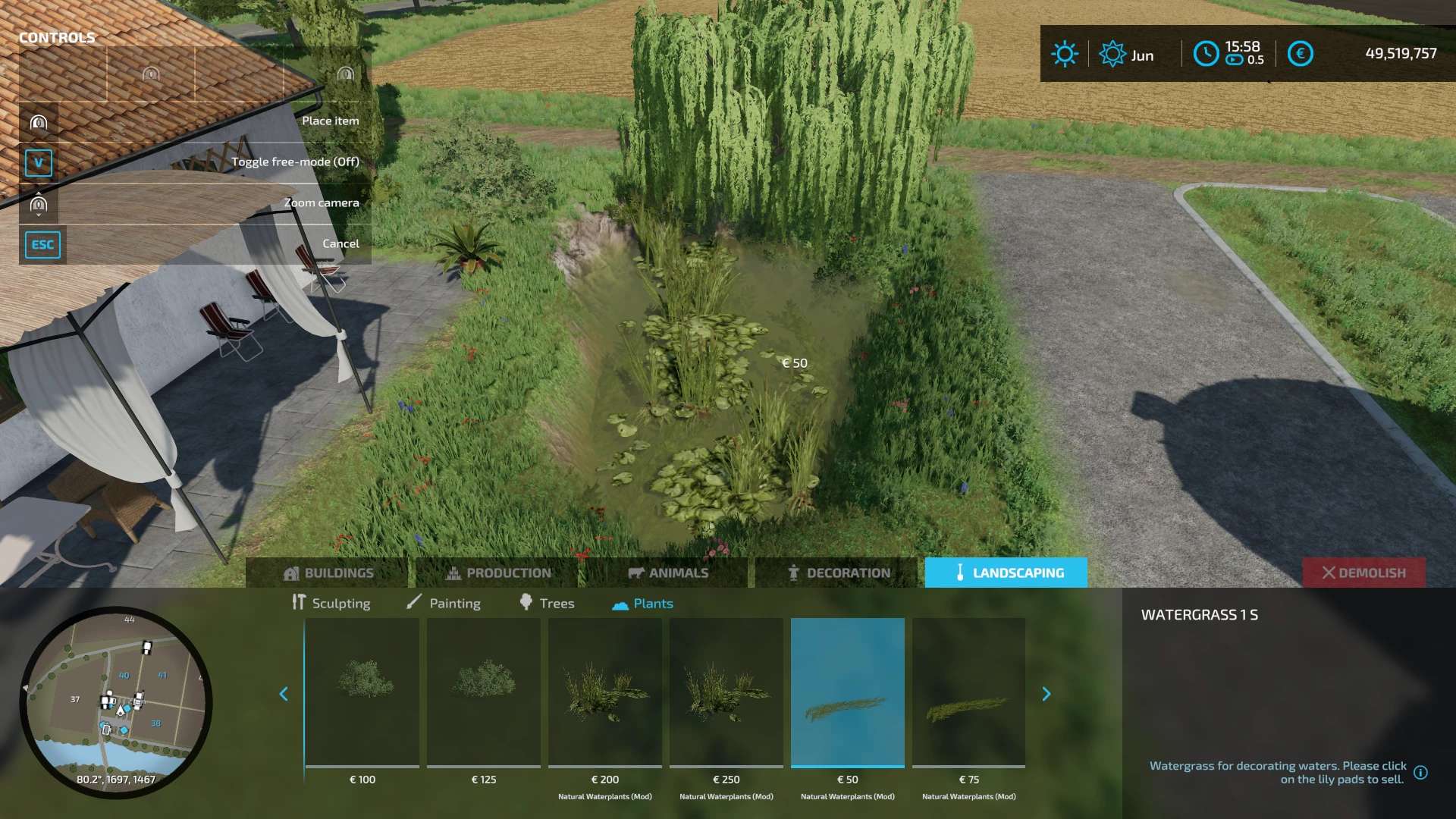Switch to the Production tab
Image resolution: width=1456 pixels, height=819 pixels.
(498, 573)
